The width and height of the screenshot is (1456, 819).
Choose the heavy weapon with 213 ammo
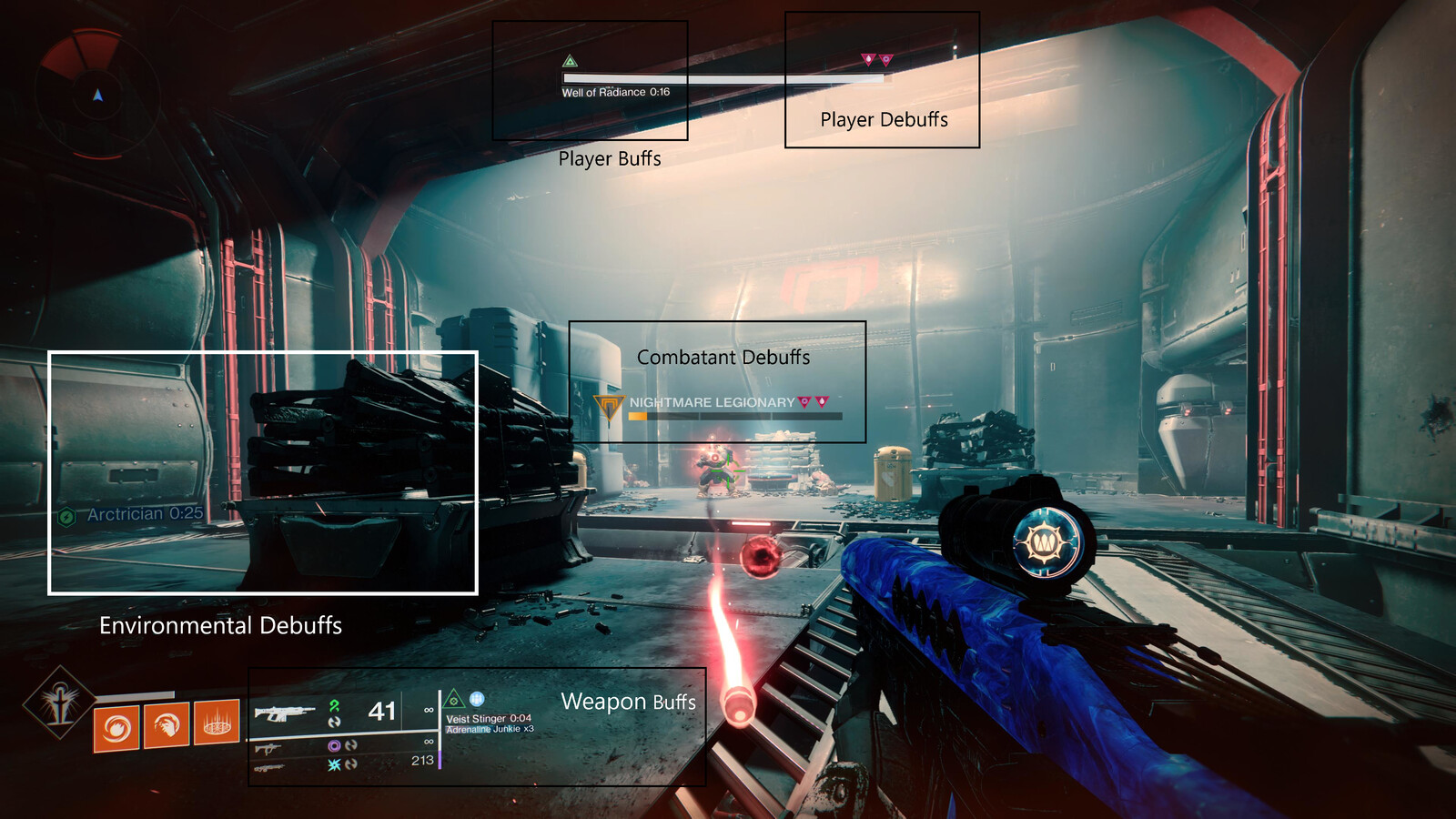pos(269,768)
